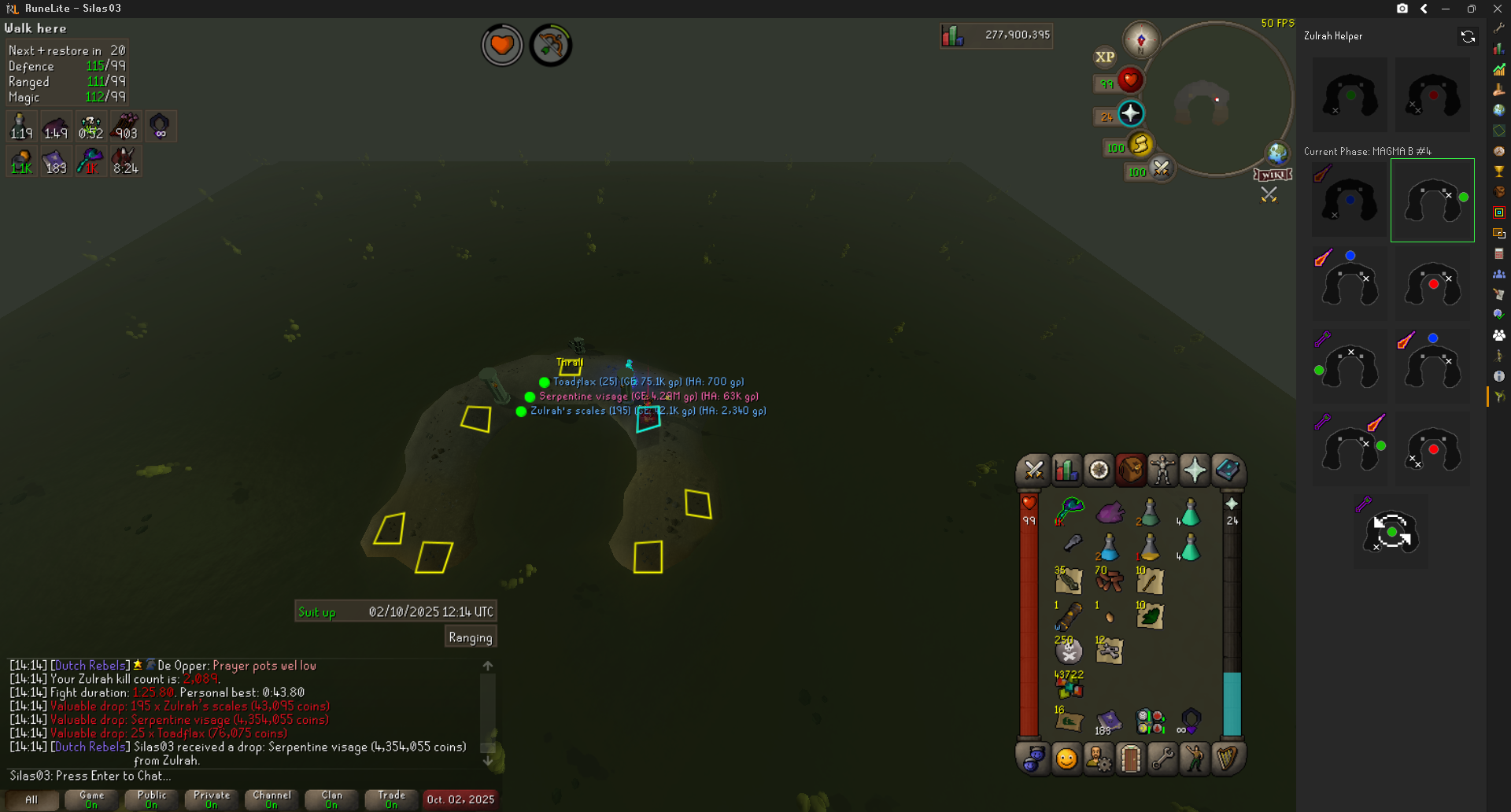Select the rune pouch in inventory
Image resolution: width=1511 pixels, height=812 pixels.
pos(1150,720)
